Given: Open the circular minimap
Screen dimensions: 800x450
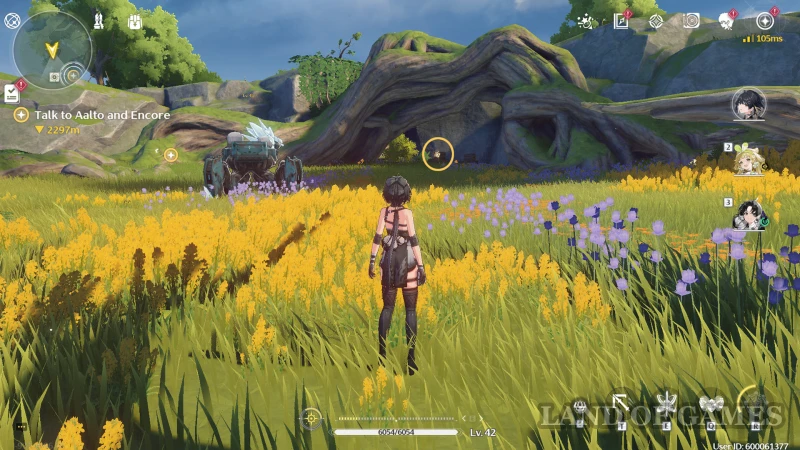Looking at the screenshot, I should click(51, 50).
